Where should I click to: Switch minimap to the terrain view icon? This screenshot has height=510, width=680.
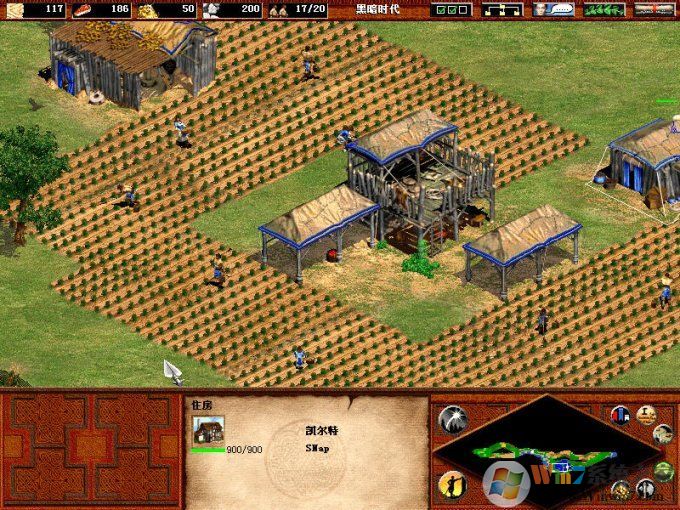662,434
